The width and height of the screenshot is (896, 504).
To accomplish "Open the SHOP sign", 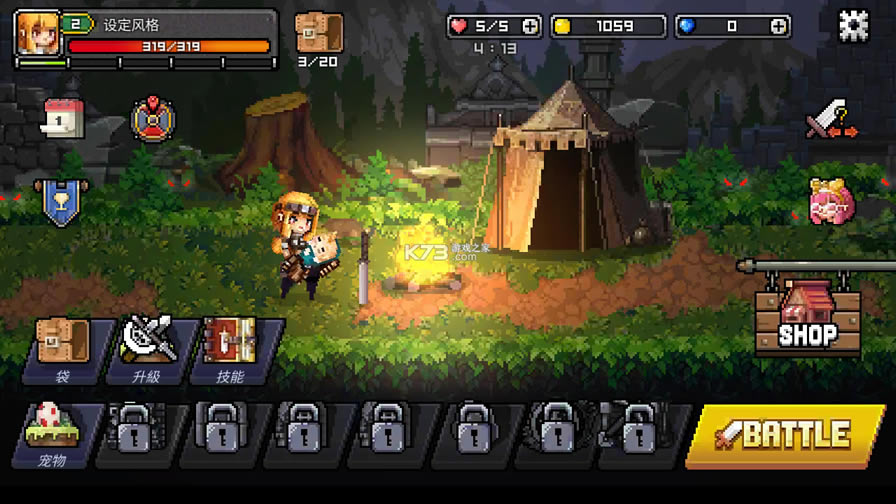I will [808, 318].
